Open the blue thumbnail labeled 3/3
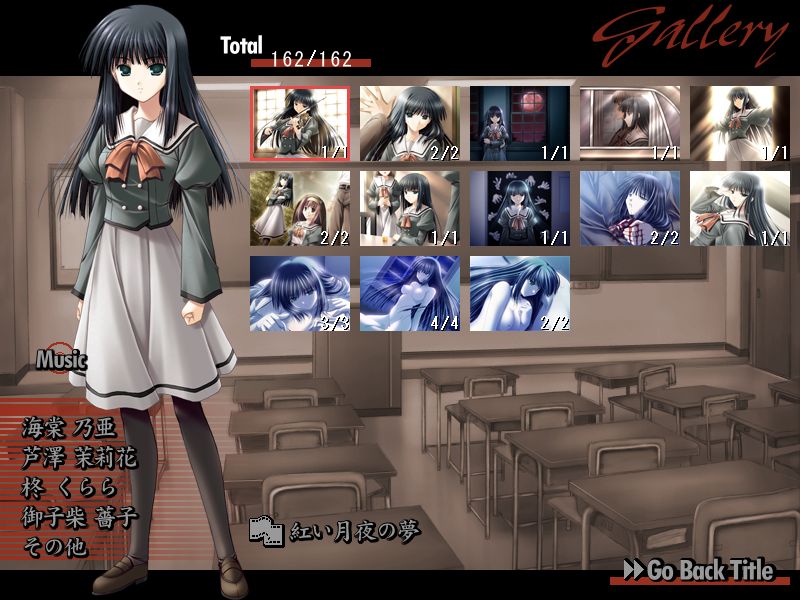Screen dimensions: 800x600 coord(299,293)
